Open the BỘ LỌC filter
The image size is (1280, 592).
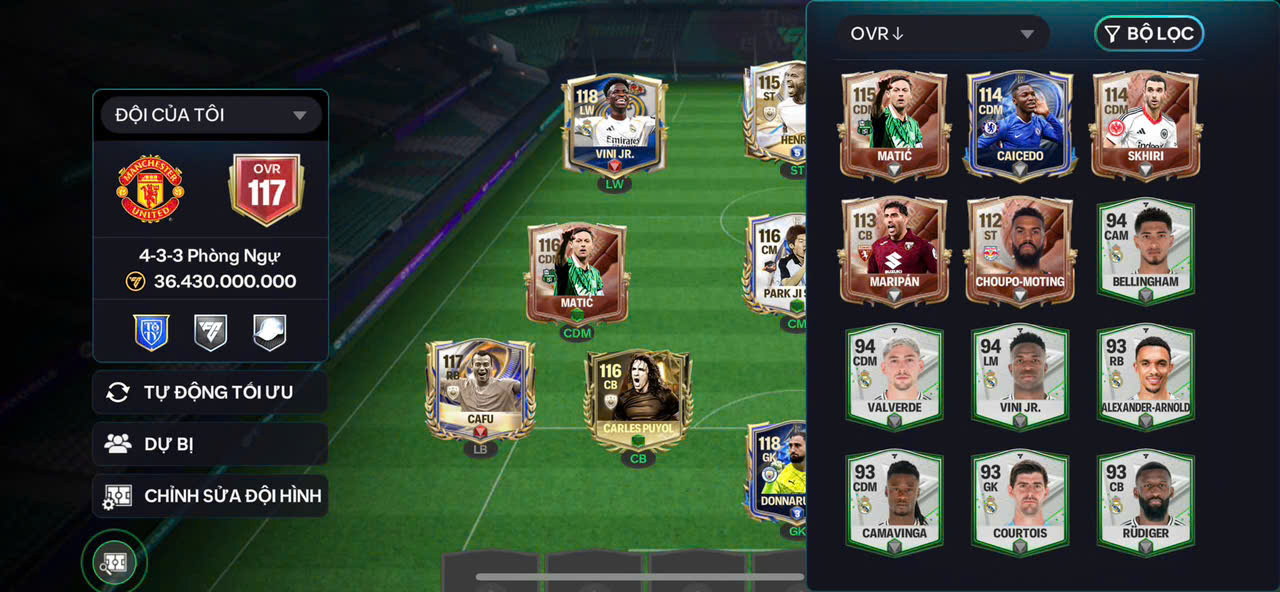1149,34
